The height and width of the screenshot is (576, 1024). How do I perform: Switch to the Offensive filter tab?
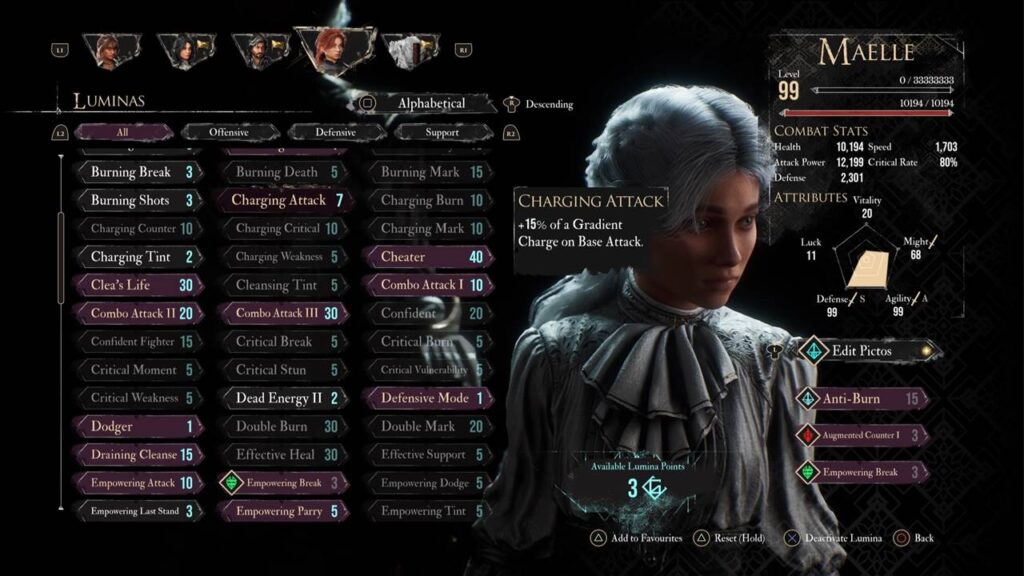[x=229, y=132]
